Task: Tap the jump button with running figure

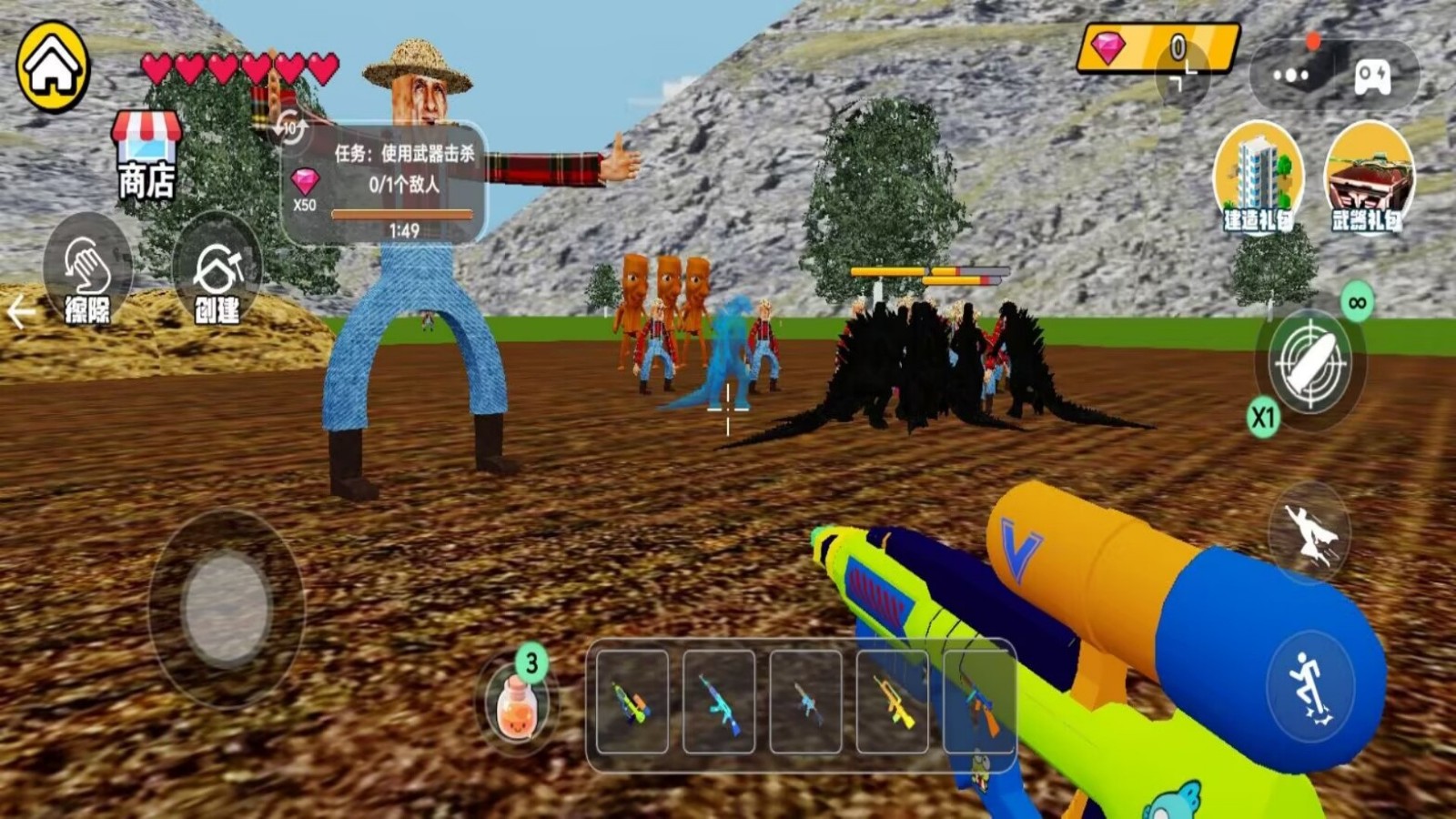Action: pos(1309,686)
